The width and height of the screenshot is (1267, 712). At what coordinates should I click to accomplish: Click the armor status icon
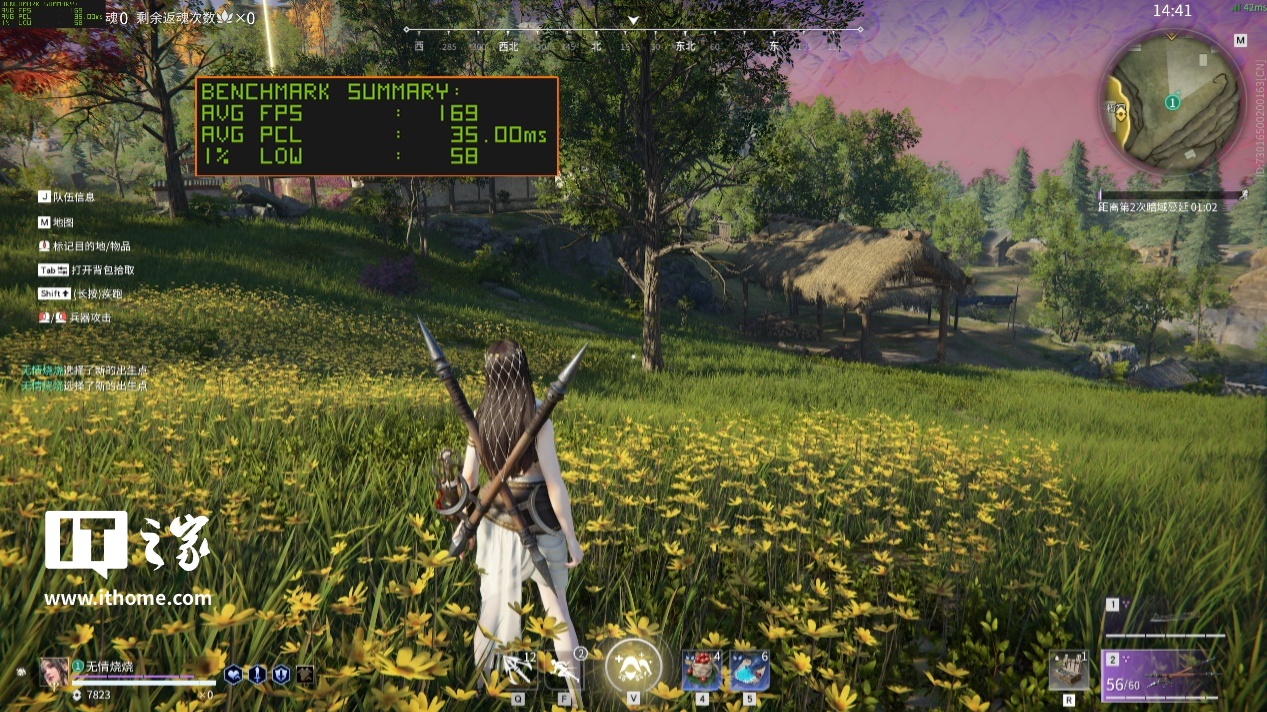pos(305,675)
